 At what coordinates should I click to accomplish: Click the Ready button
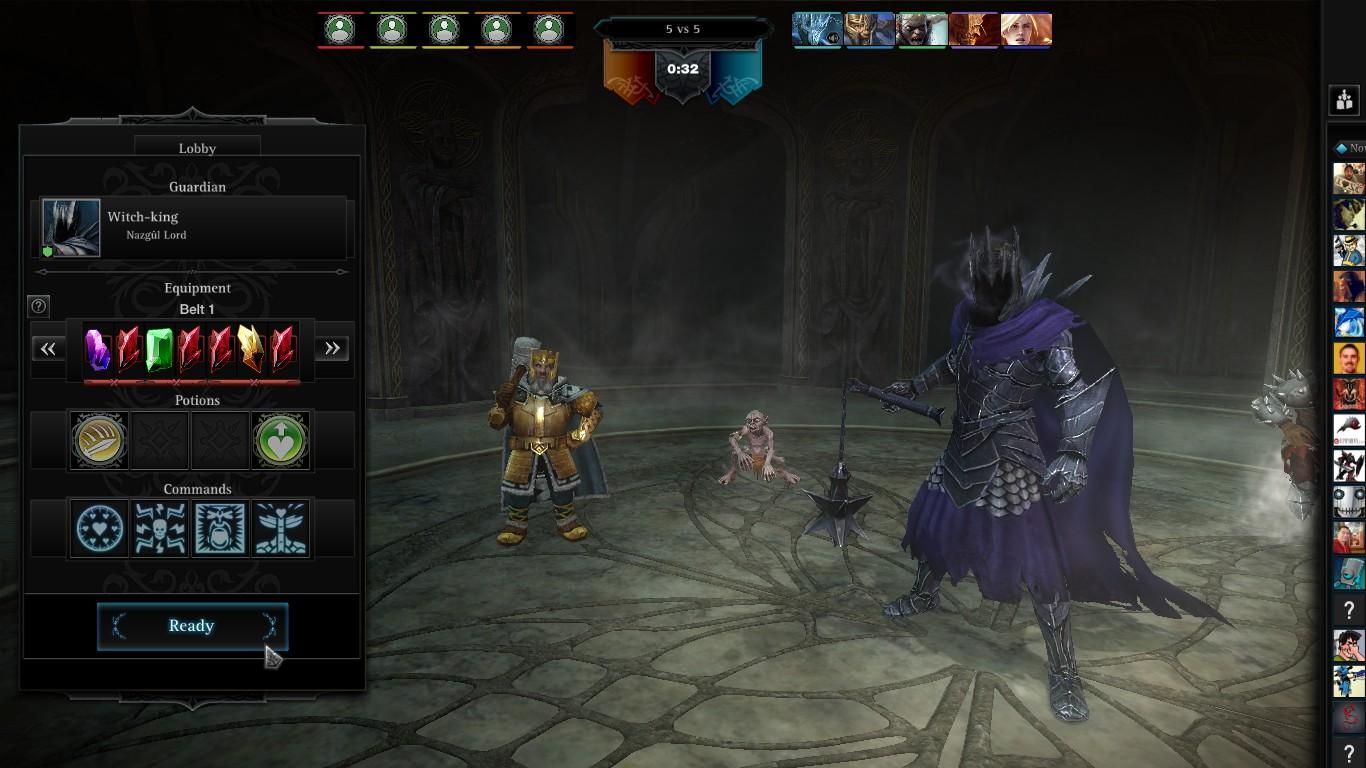(x=192, y=626)
